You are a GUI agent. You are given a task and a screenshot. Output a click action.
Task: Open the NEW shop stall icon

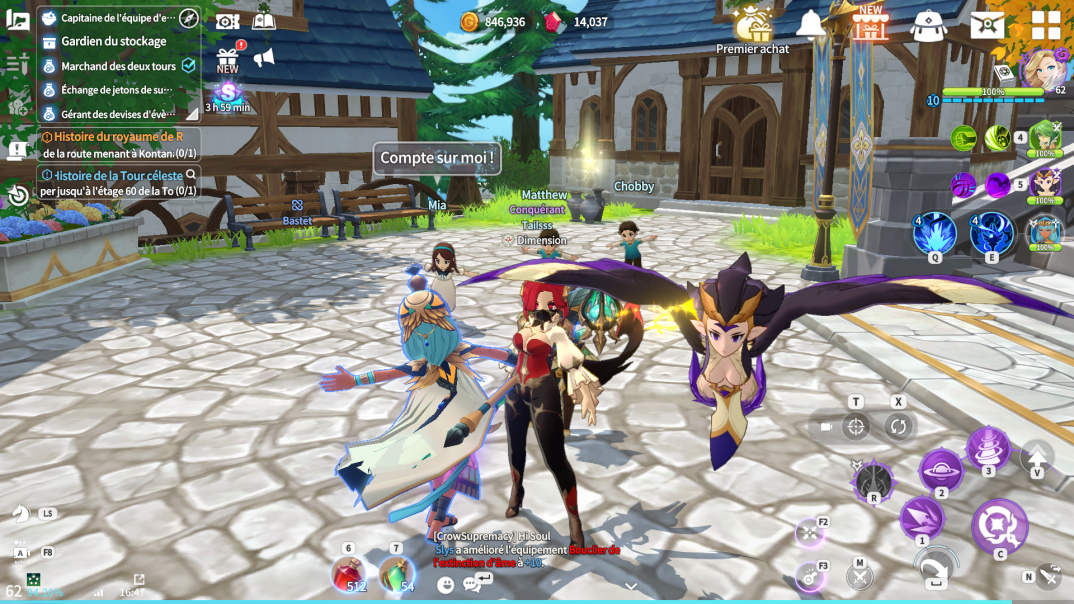870,25
